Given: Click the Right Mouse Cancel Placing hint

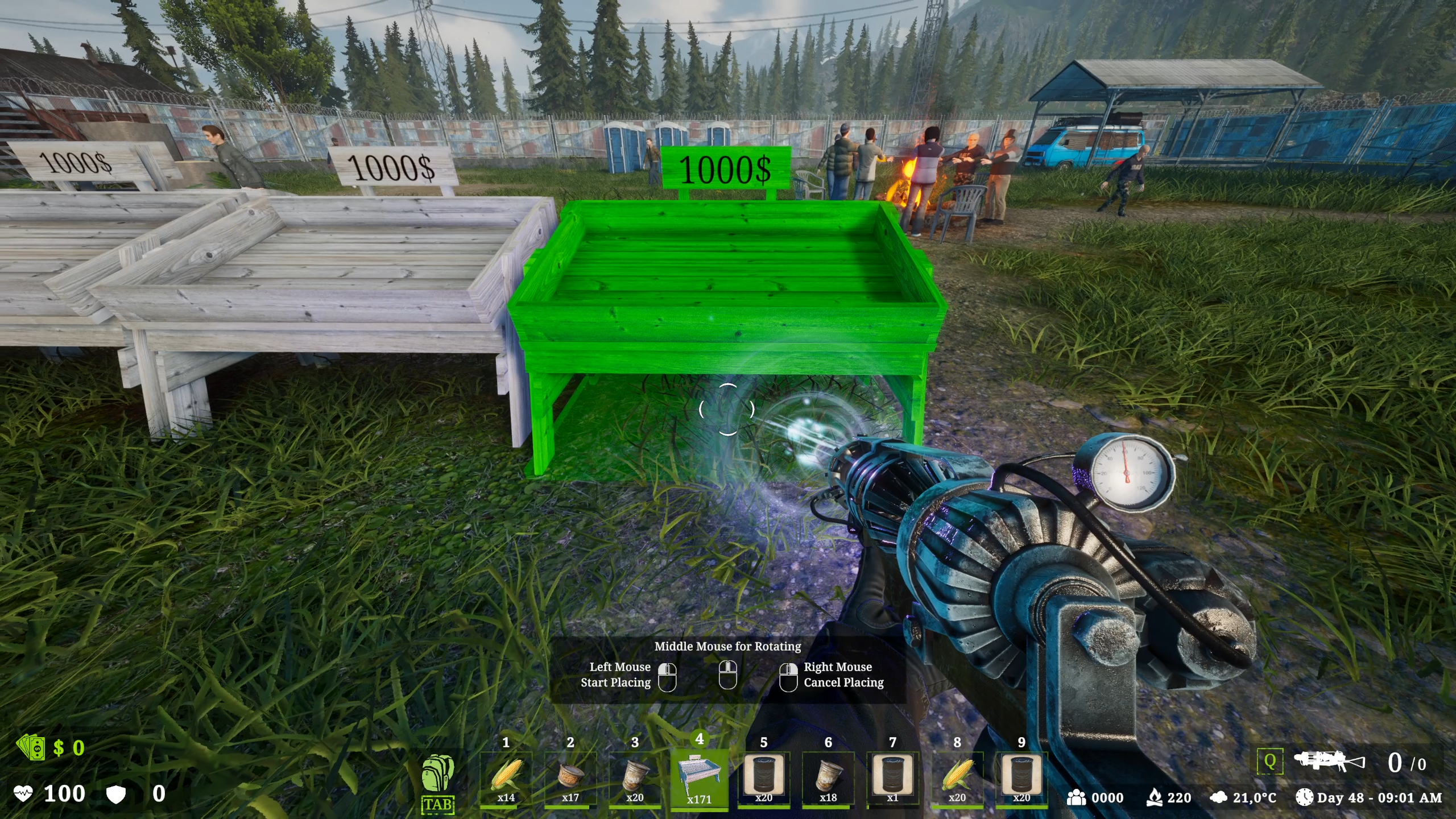Looking at the screenshot, I should (x=838, y=675).
